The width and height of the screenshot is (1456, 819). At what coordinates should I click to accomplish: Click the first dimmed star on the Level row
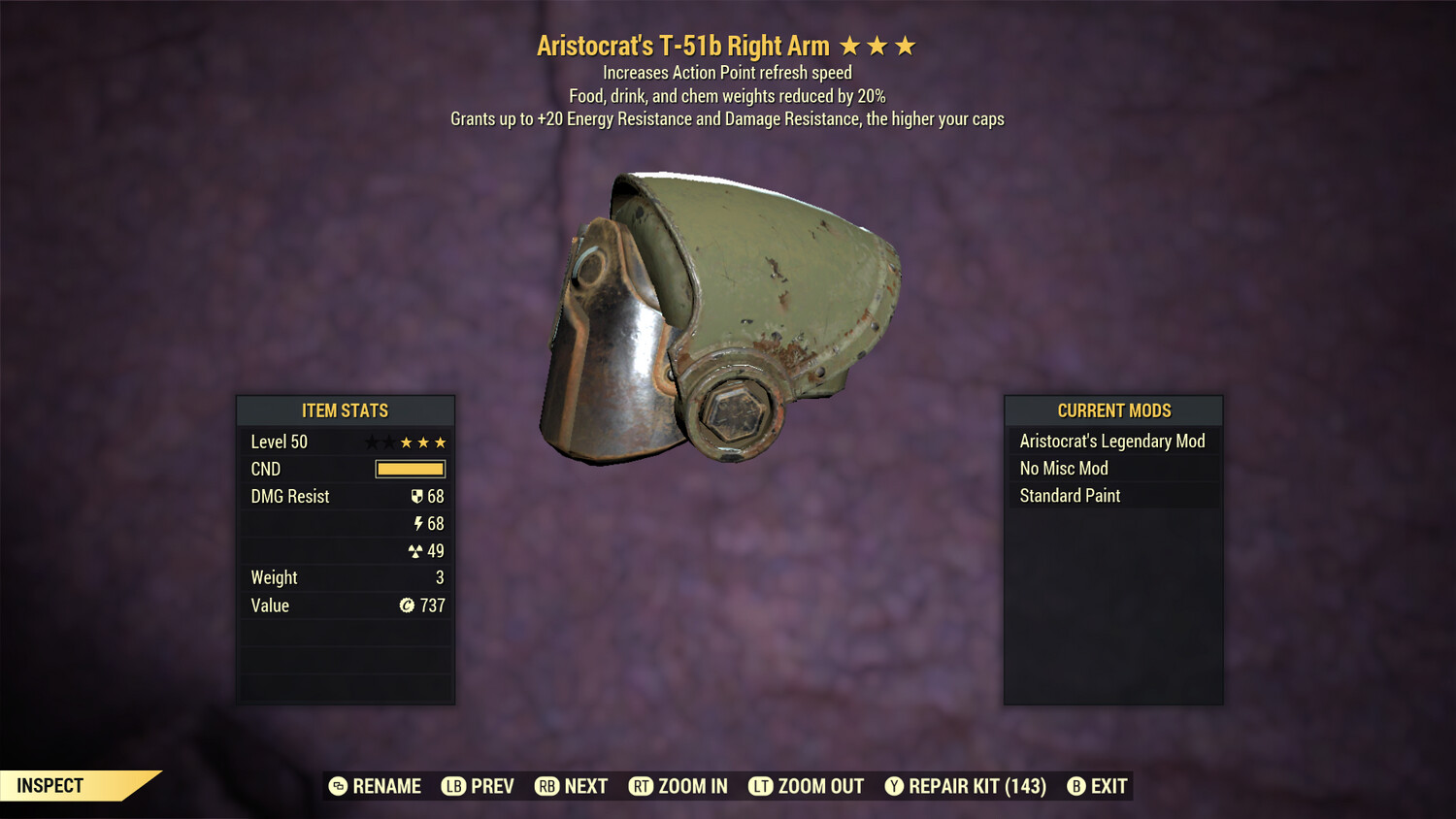coord(370,442)
